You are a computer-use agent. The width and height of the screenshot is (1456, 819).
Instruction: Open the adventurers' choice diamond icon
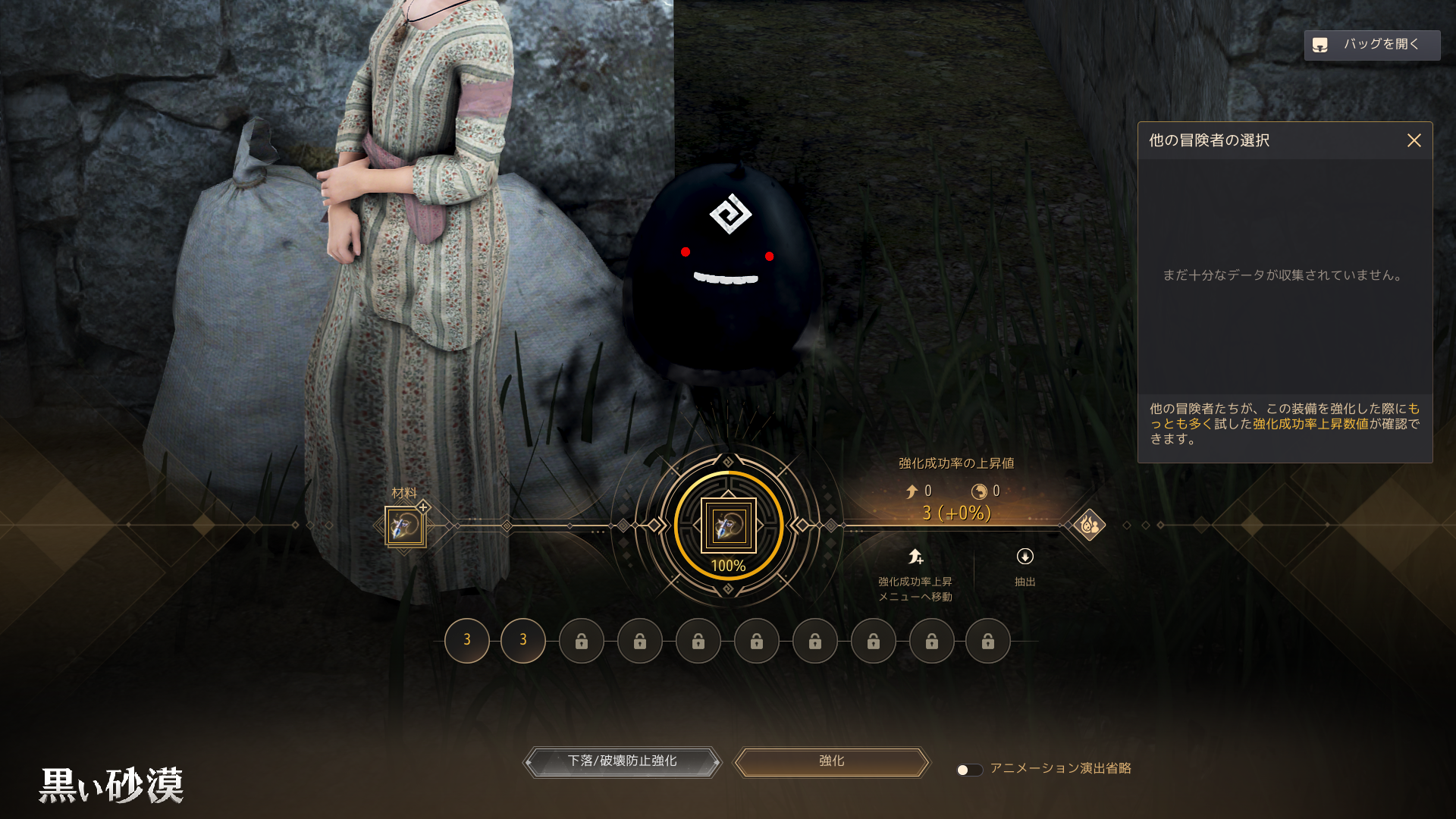(x=1089, y=525)
